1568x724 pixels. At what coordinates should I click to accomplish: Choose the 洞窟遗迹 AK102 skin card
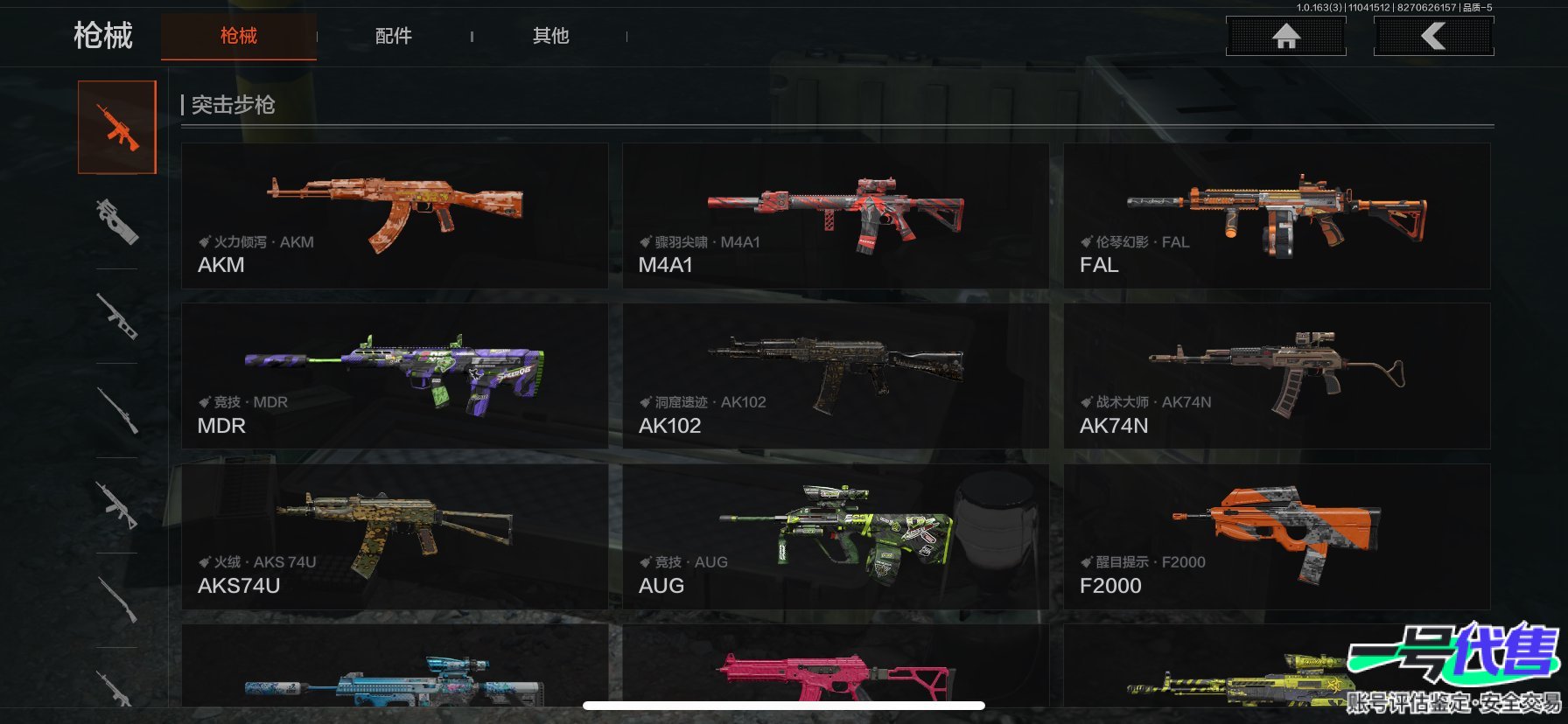tap(835, 376)
